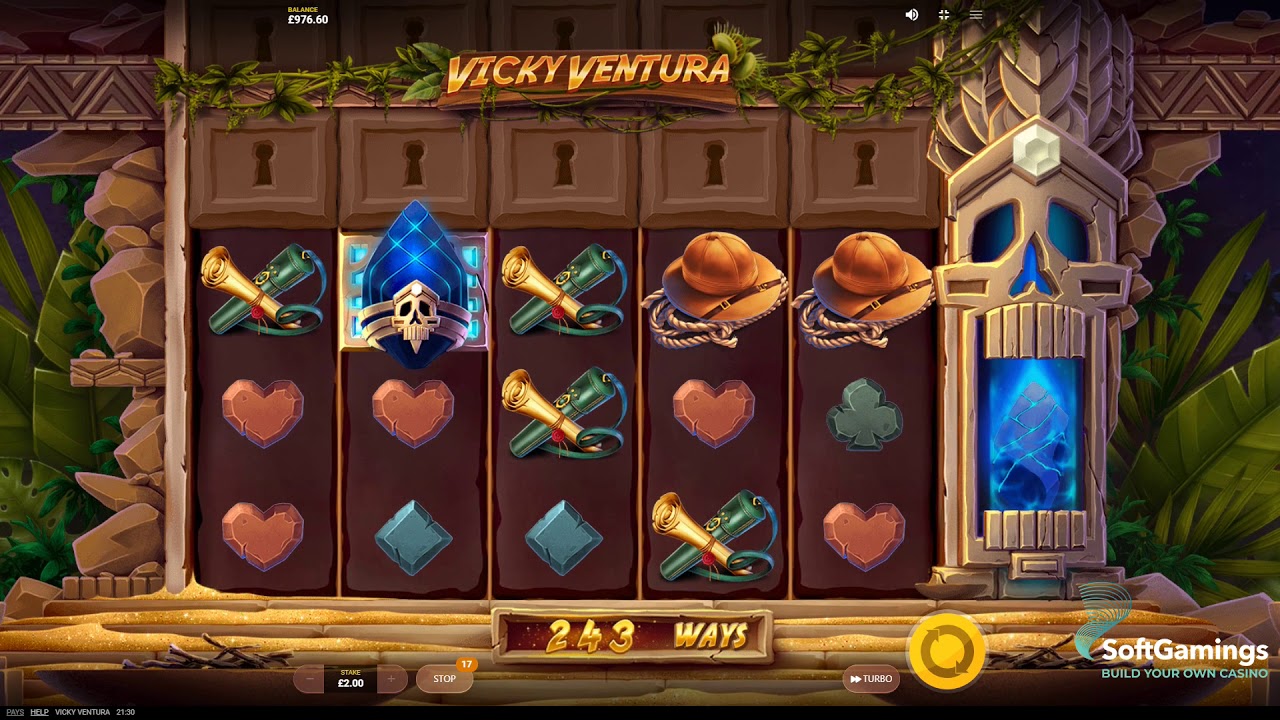This screenshot has height=720, width=1280.
Task: Exit fullscreen using the shrink icon
Action: (x=943, y=15)
